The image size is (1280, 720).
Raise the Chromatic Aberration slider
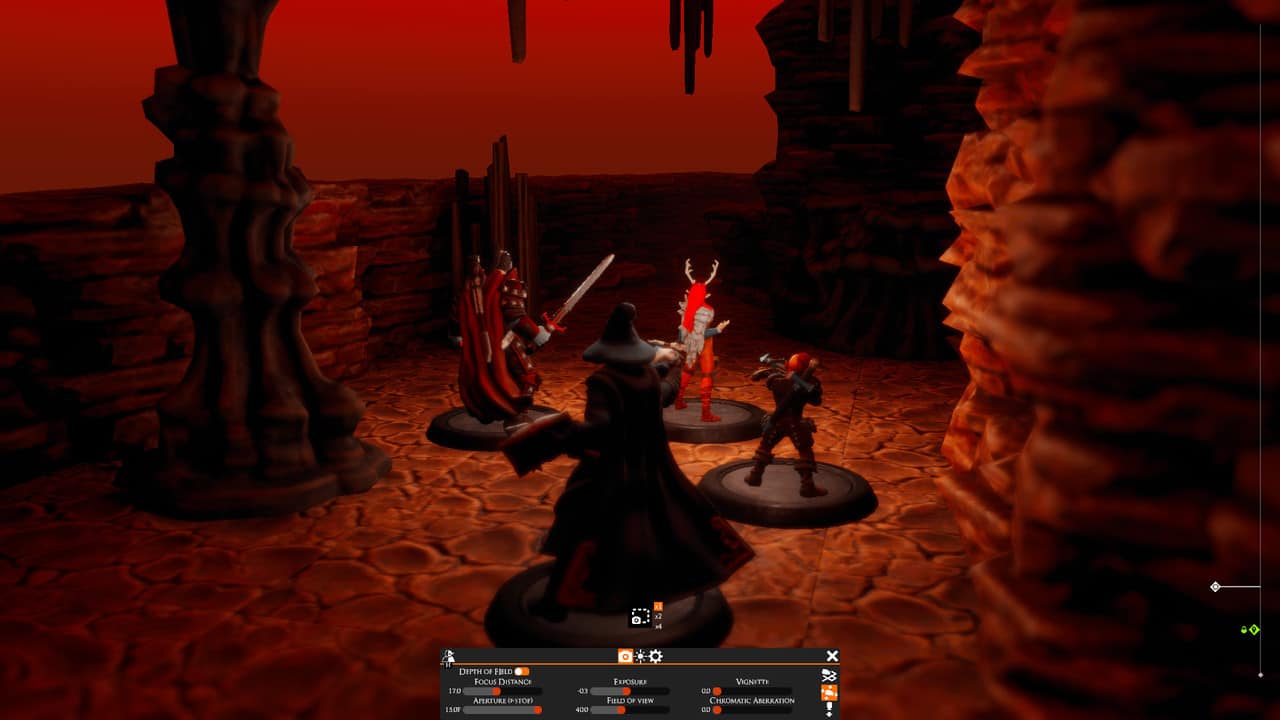point(717,708)
